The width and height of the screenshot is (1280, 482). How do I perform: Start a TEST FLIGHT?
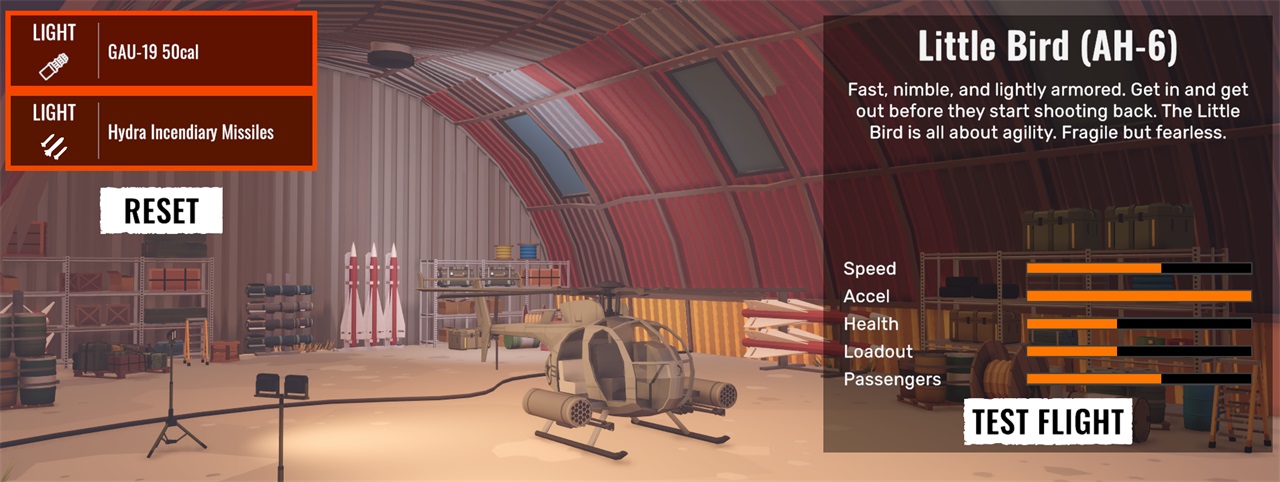[x=1048, y=421]
